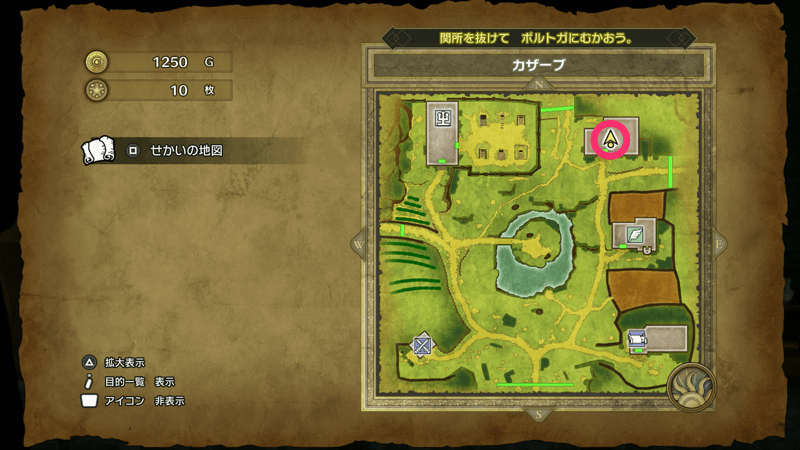Select the crossed-swords weapon shop marker
800x450 pixels.
(423, 345)
